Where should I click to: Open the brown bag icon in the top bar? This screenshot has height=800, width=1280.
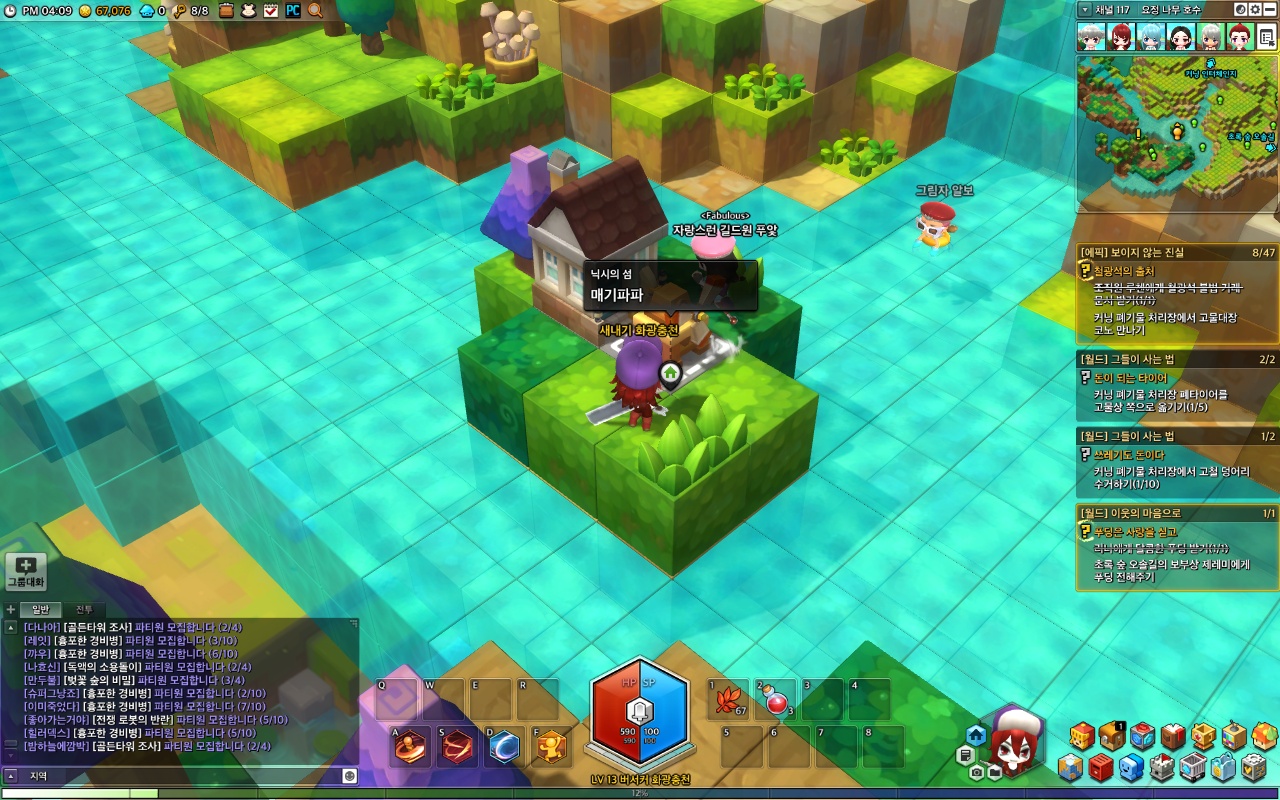point(226,10)
